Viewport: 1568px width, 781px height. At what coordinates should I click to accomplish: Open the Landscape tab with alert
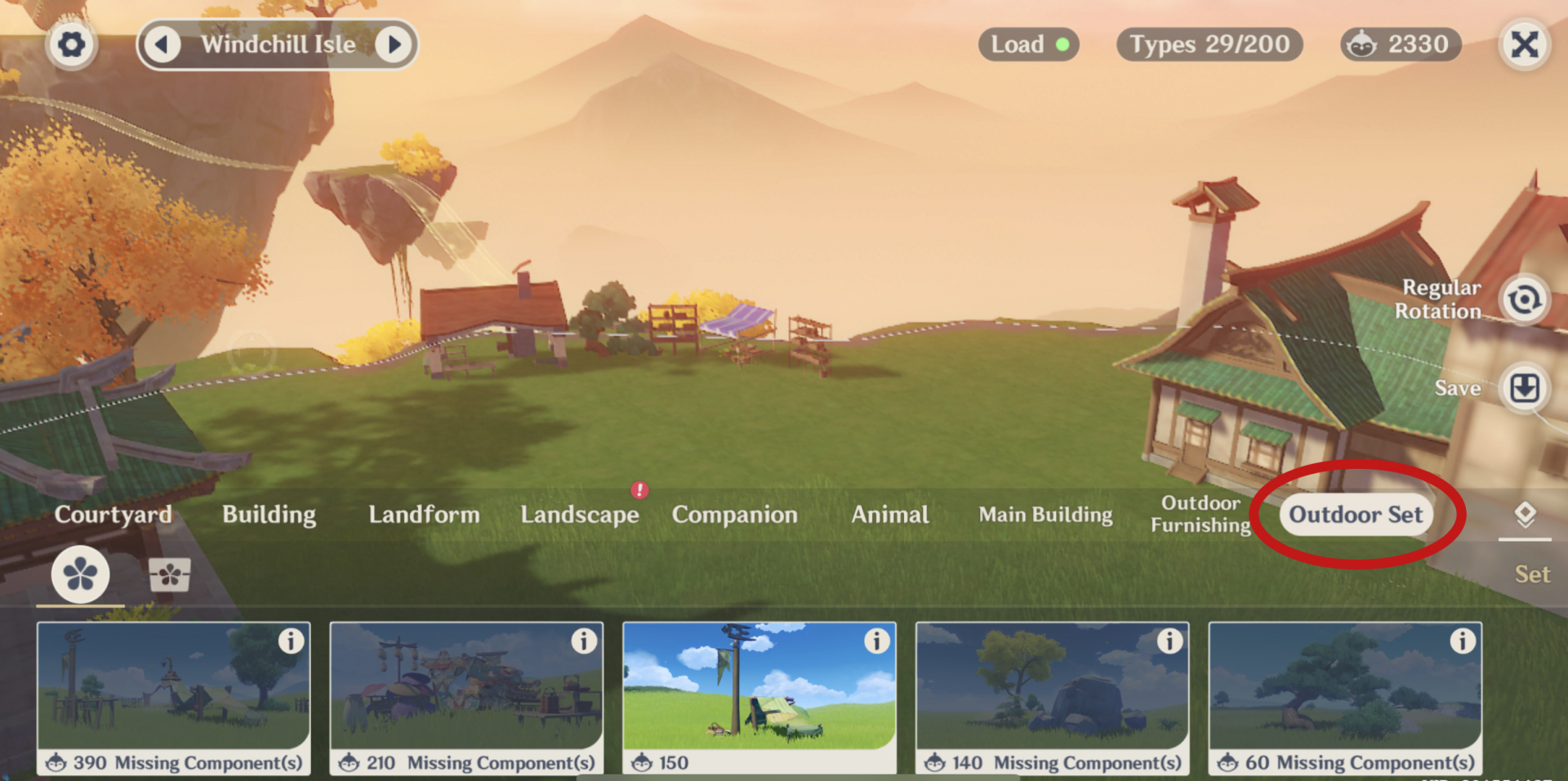click(x=580, y=515)
